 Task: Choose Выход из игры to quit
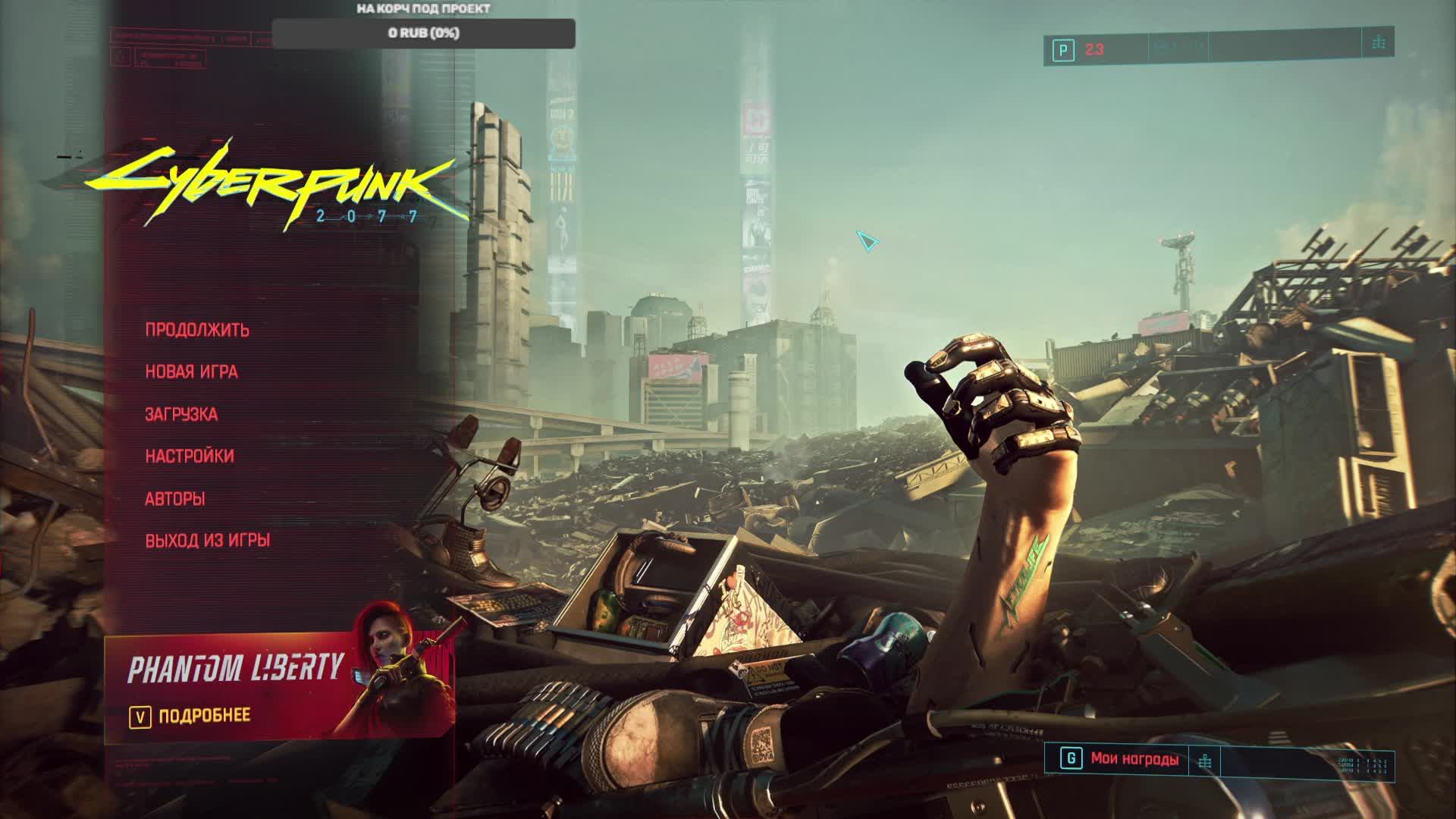pyautogui.click(x=208, y=540)
